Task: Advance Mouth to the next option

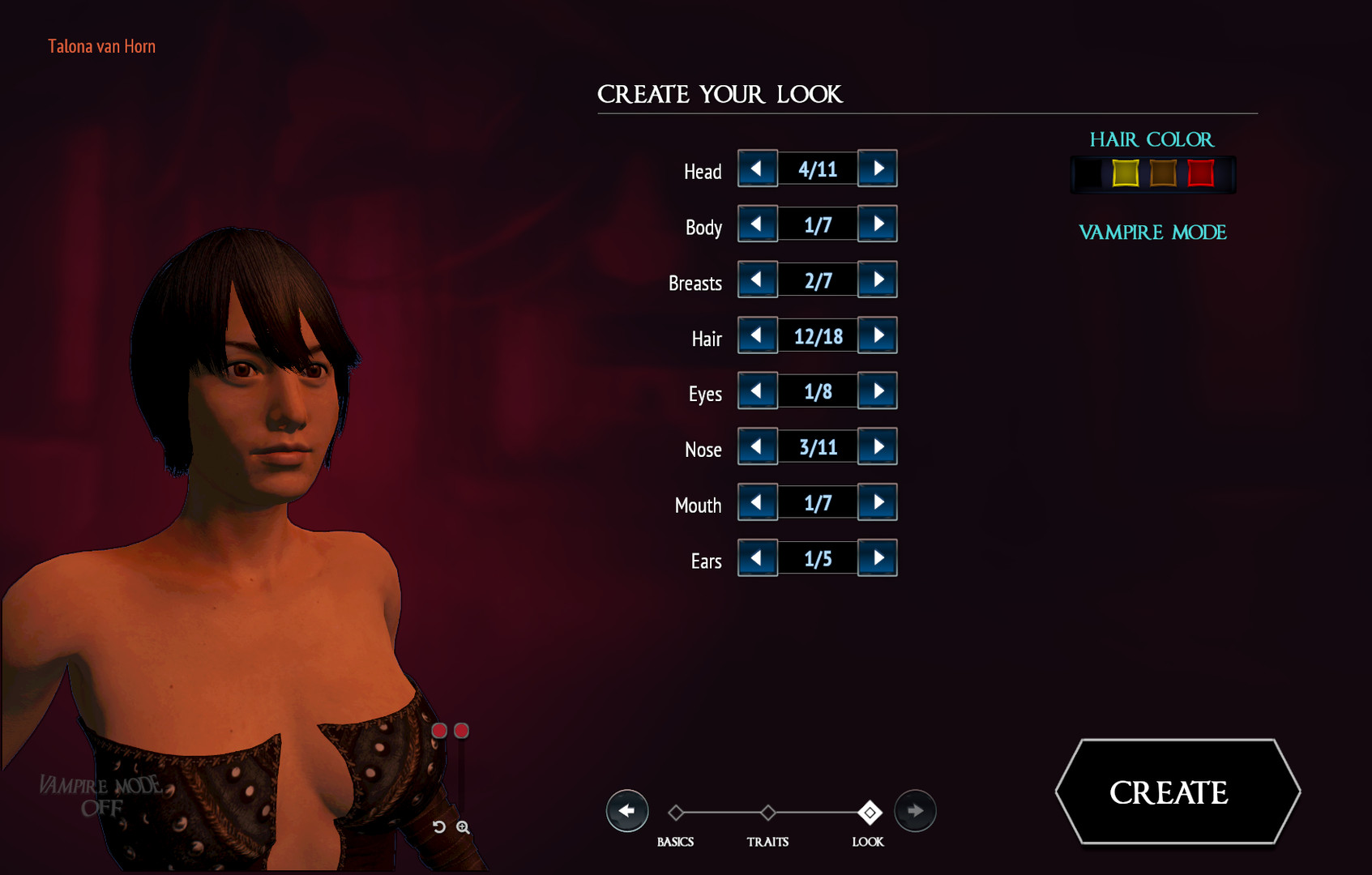Action: 877,502
